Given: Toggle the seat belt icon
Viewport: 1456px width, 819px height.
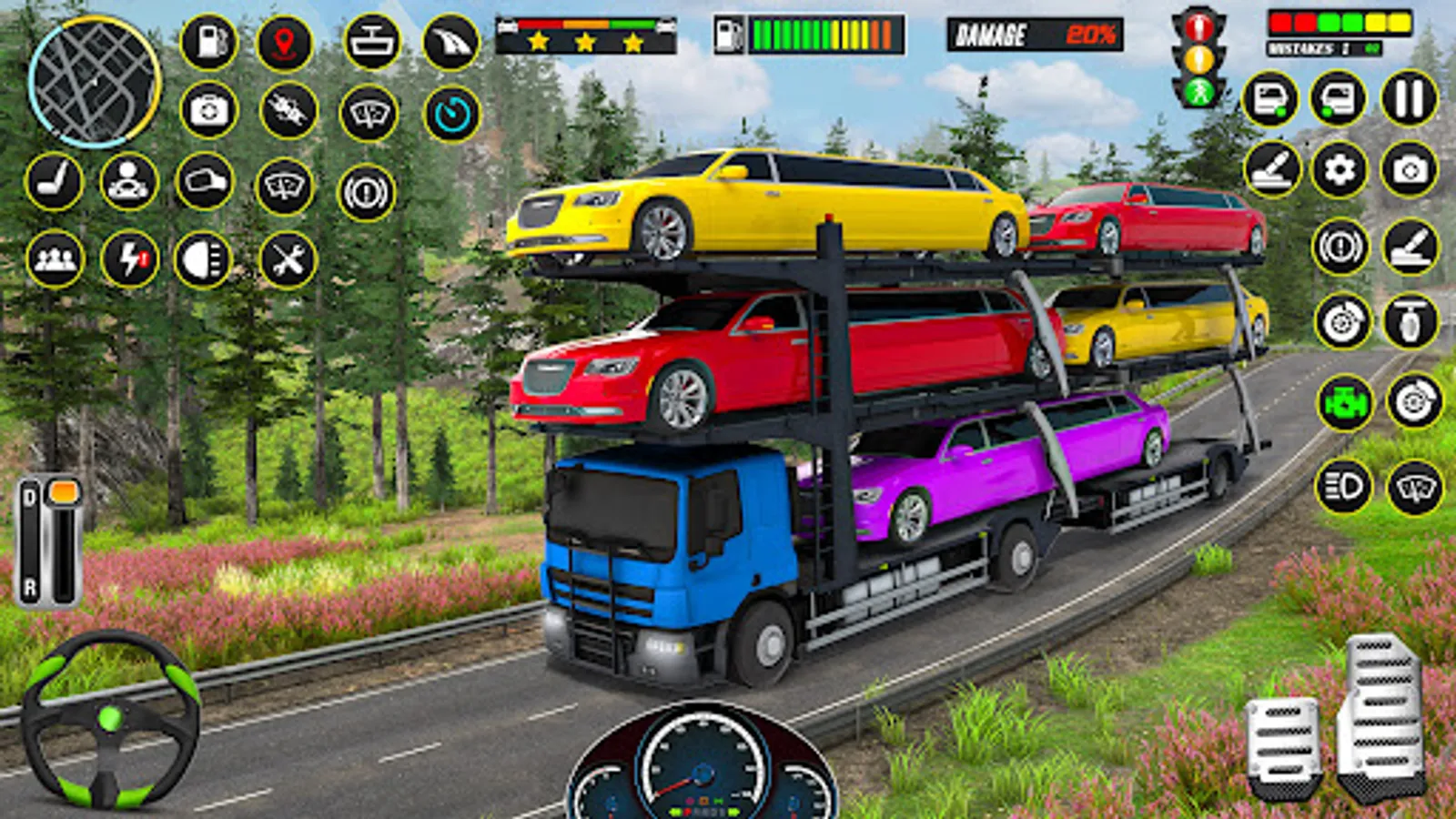Looking at the screenshot, I should (54, 181).
